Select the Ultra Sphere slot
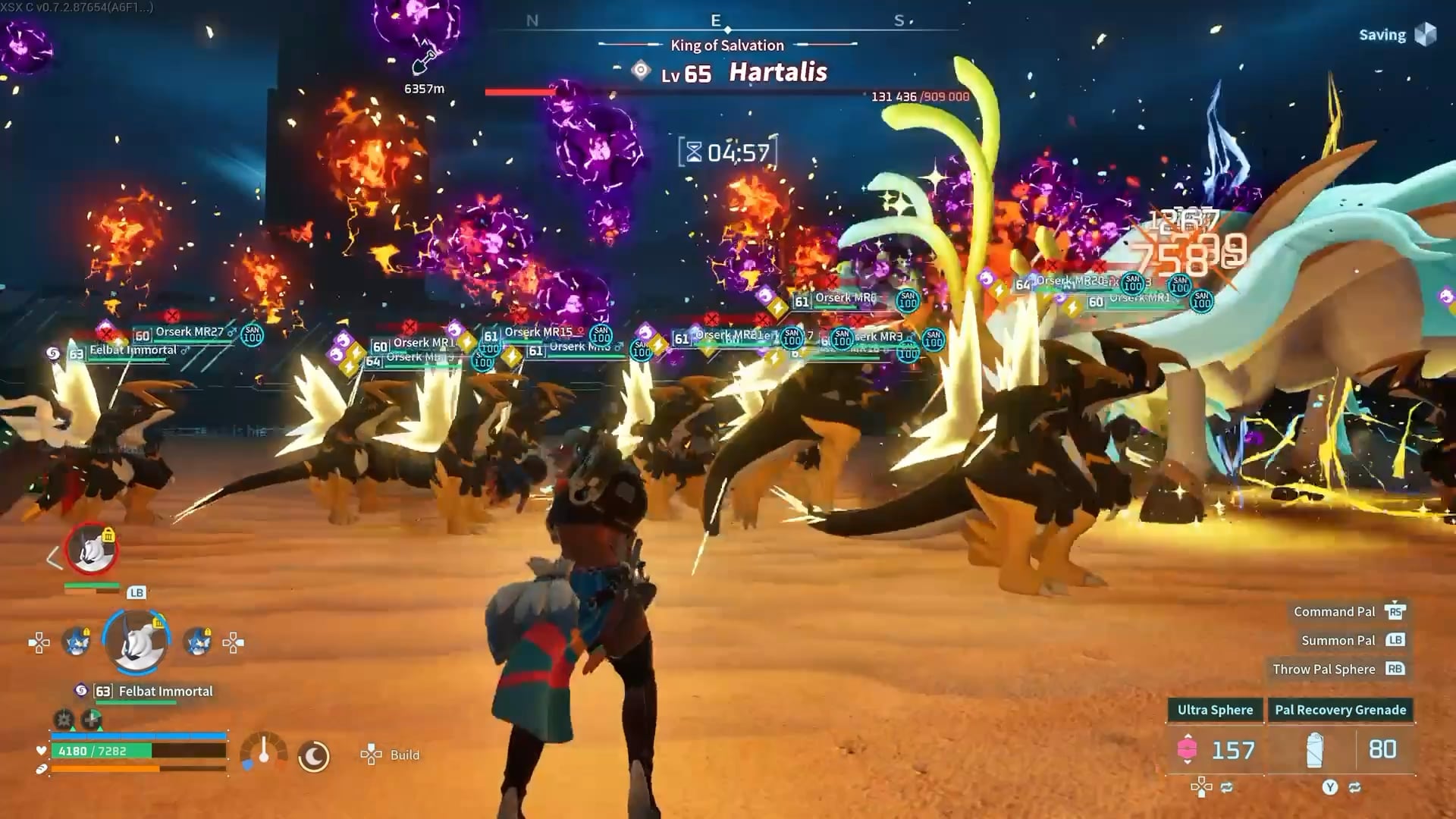 tap(1215, 736)
